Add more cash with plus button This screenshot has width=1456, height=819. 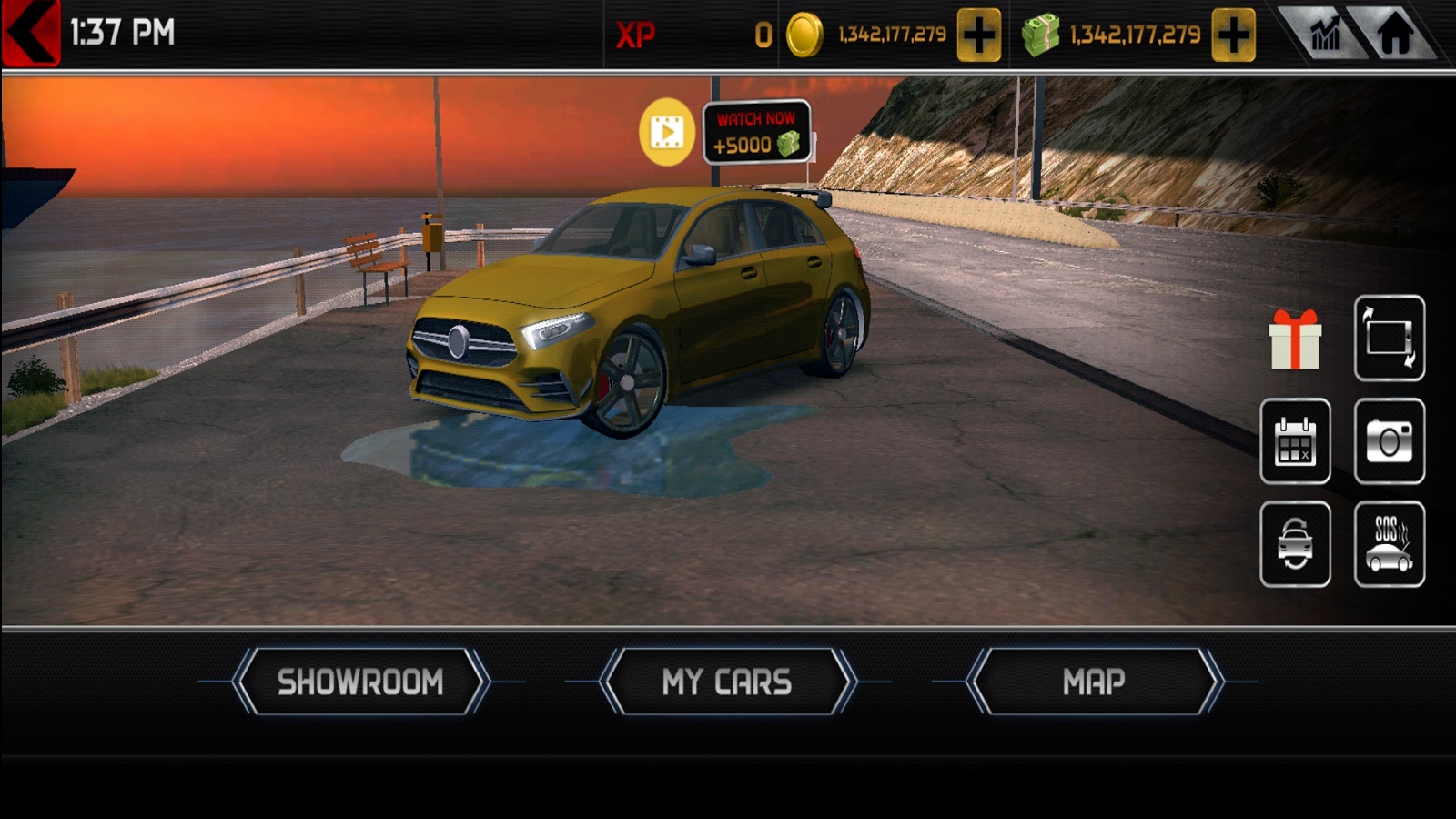pyautogui.click(x=1233, y=35)
